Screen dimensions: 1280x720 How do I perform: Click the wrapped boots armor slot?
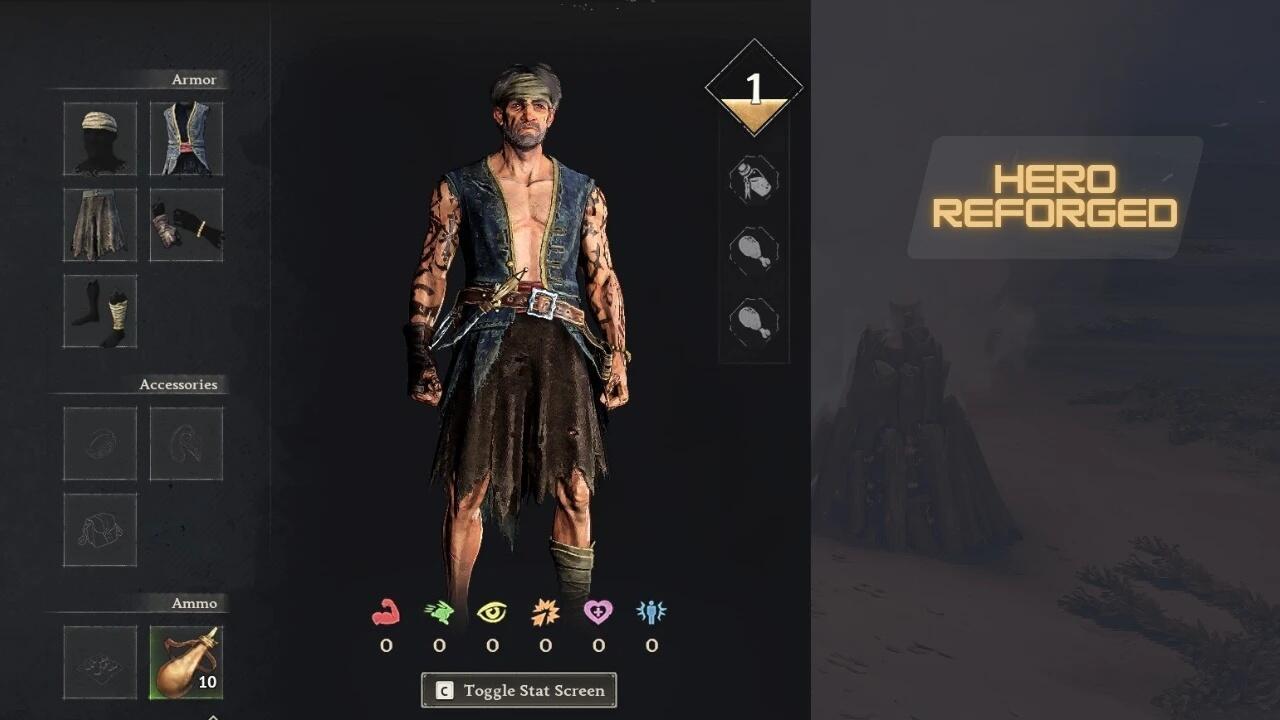pyautogui.click(x=99, y=311)
